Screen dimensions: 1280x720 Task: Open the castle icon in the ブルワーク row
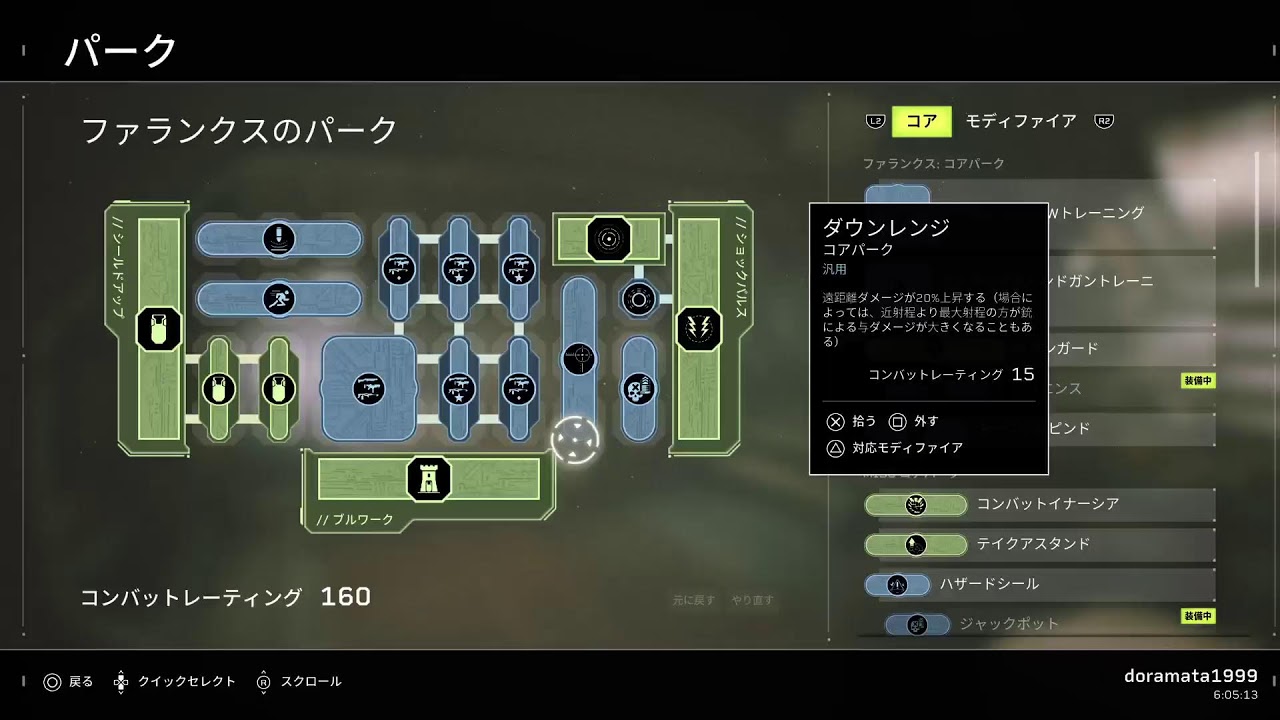pyautogui.click(x=431, y=480)
